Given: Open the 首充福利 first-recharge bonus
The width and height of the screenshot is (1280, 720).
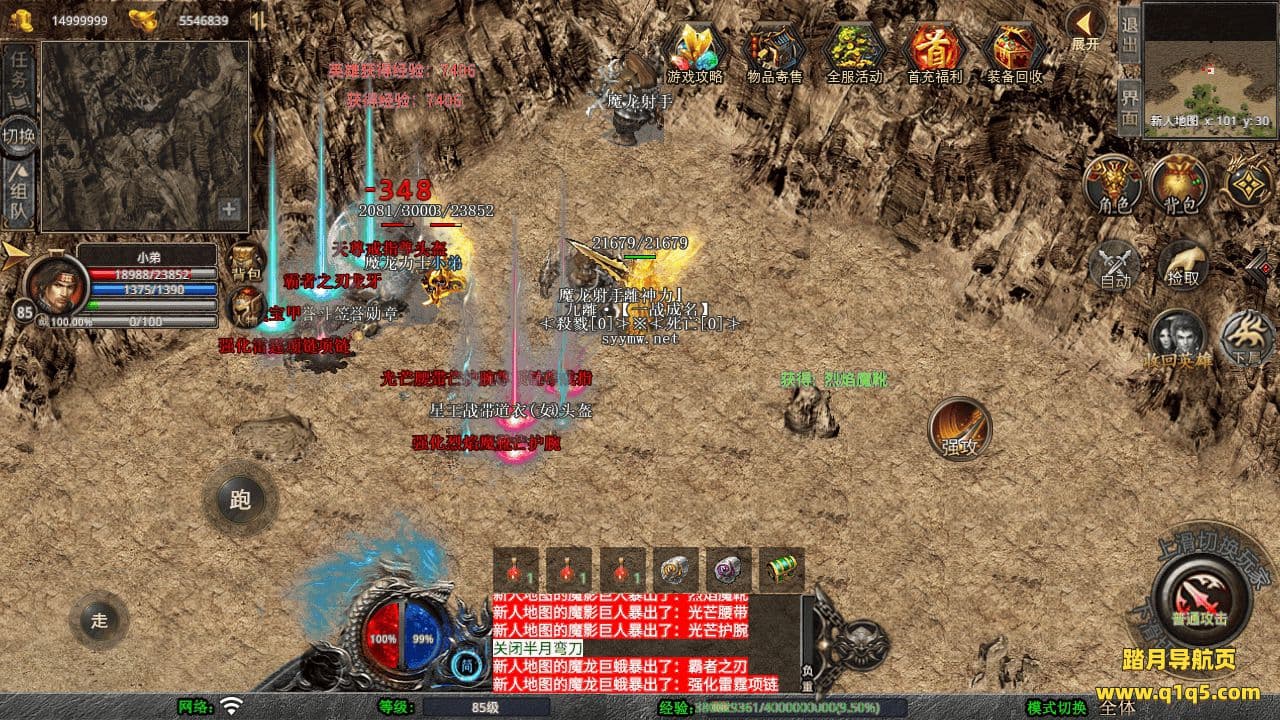Looking at the screenshot, I should (x=935, y=50).
